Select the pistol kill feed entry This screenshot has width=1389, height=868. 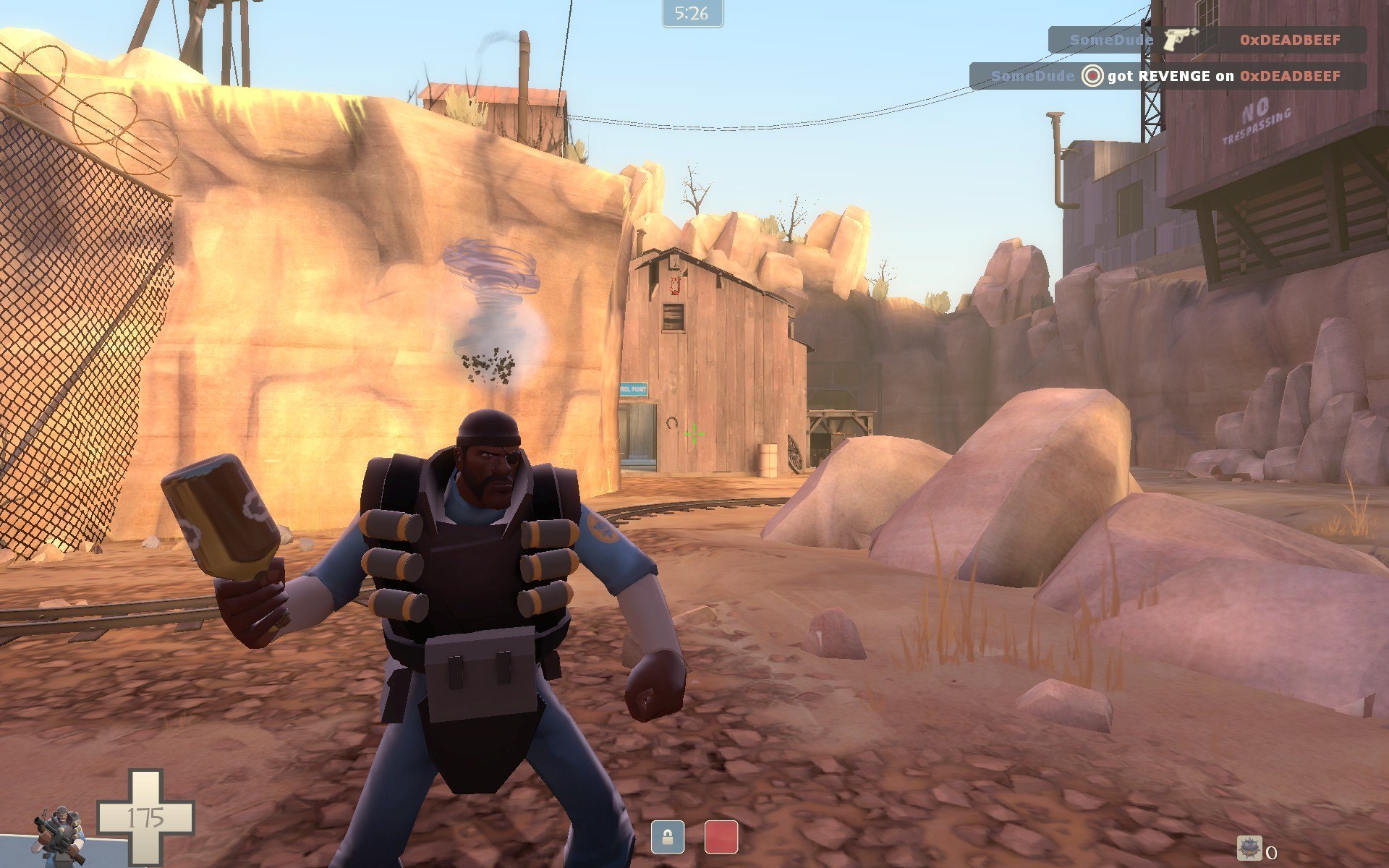(1207, 40)
